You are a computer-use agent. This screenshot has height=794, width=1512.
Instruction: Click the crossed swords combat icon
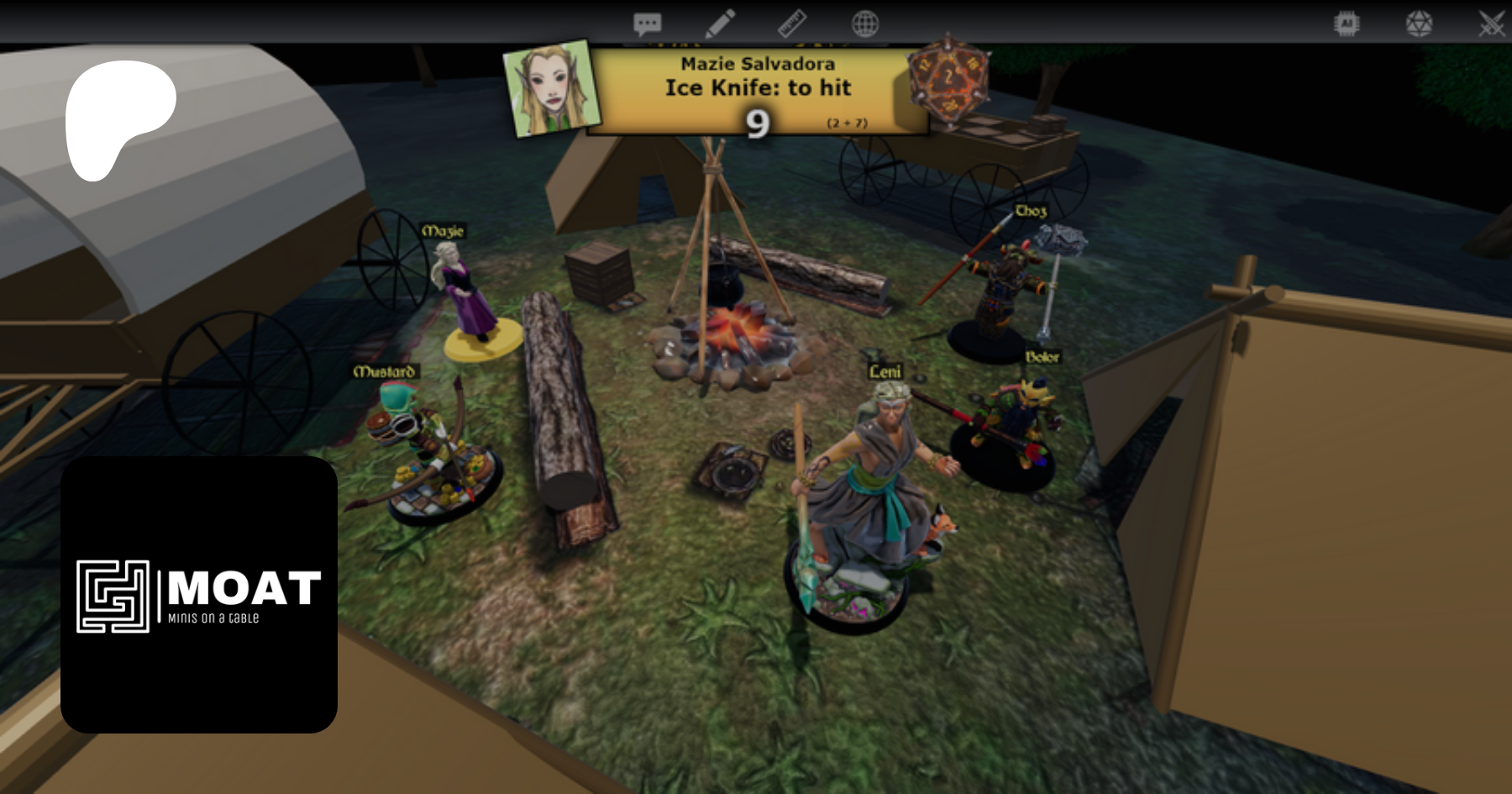(x=1491, y=24)
